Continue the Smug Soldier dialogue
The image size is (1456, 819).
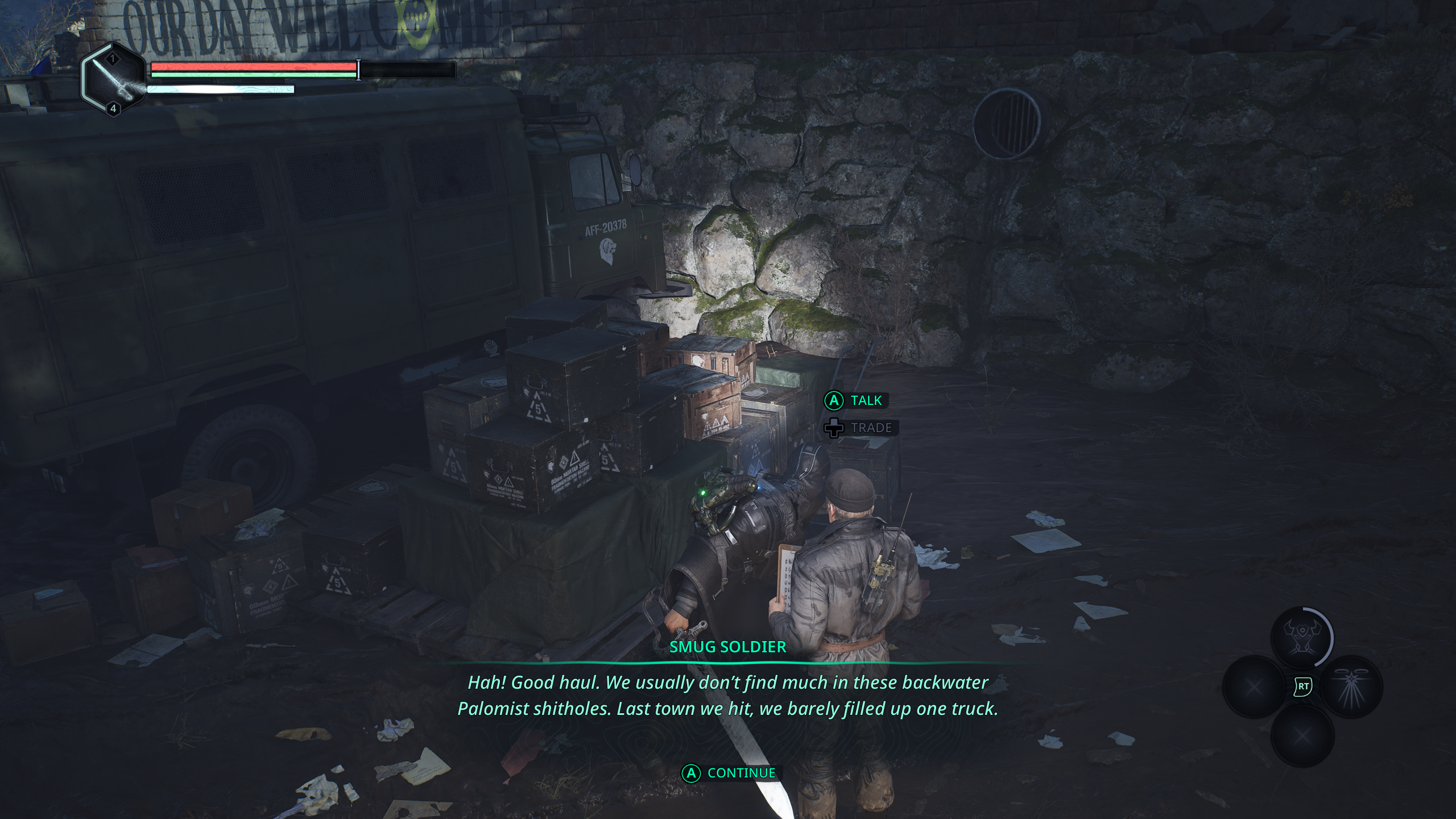[x=730, y=773]
